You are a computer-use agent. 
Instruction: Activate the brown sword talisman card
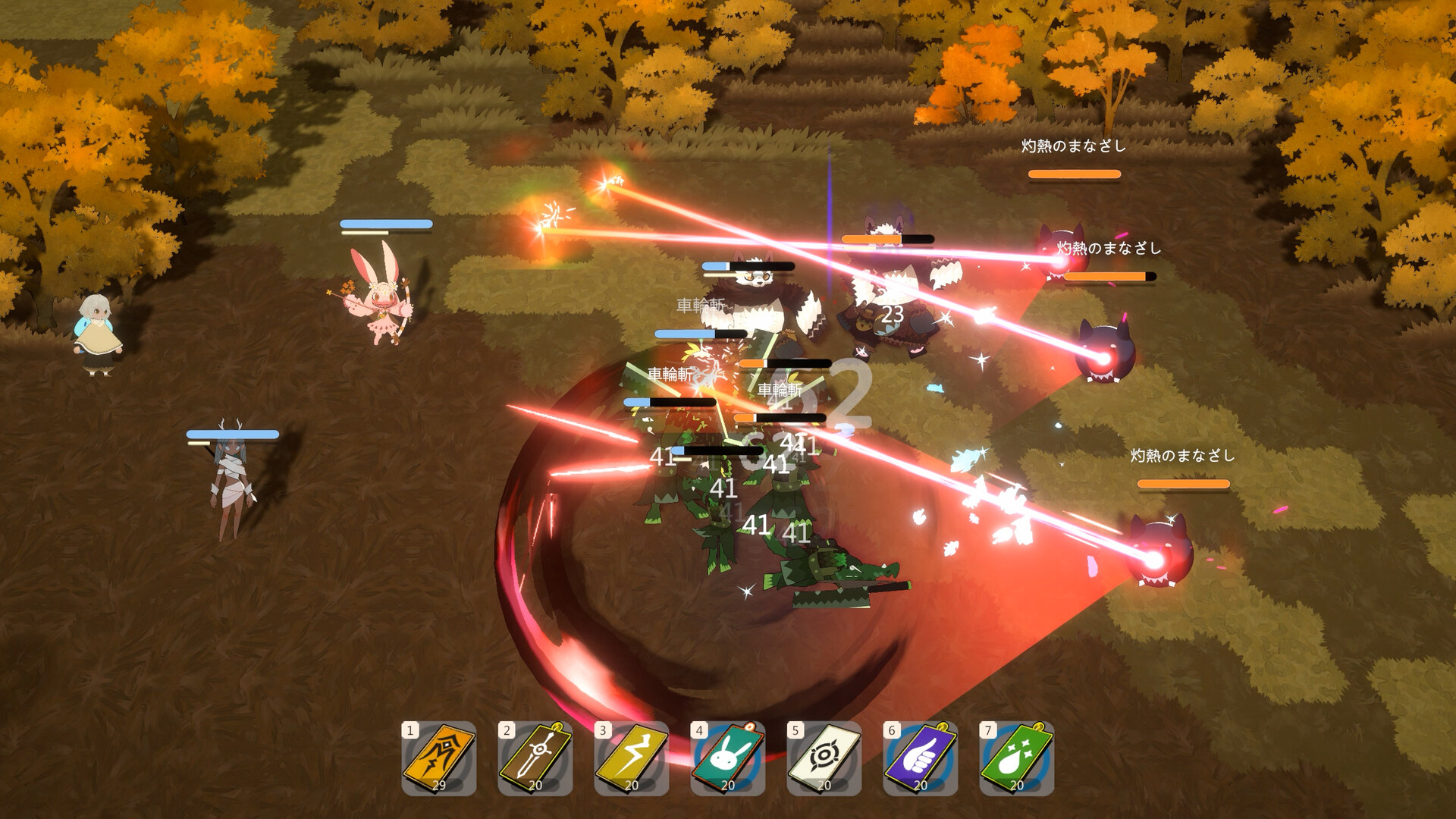coord(535,757)
